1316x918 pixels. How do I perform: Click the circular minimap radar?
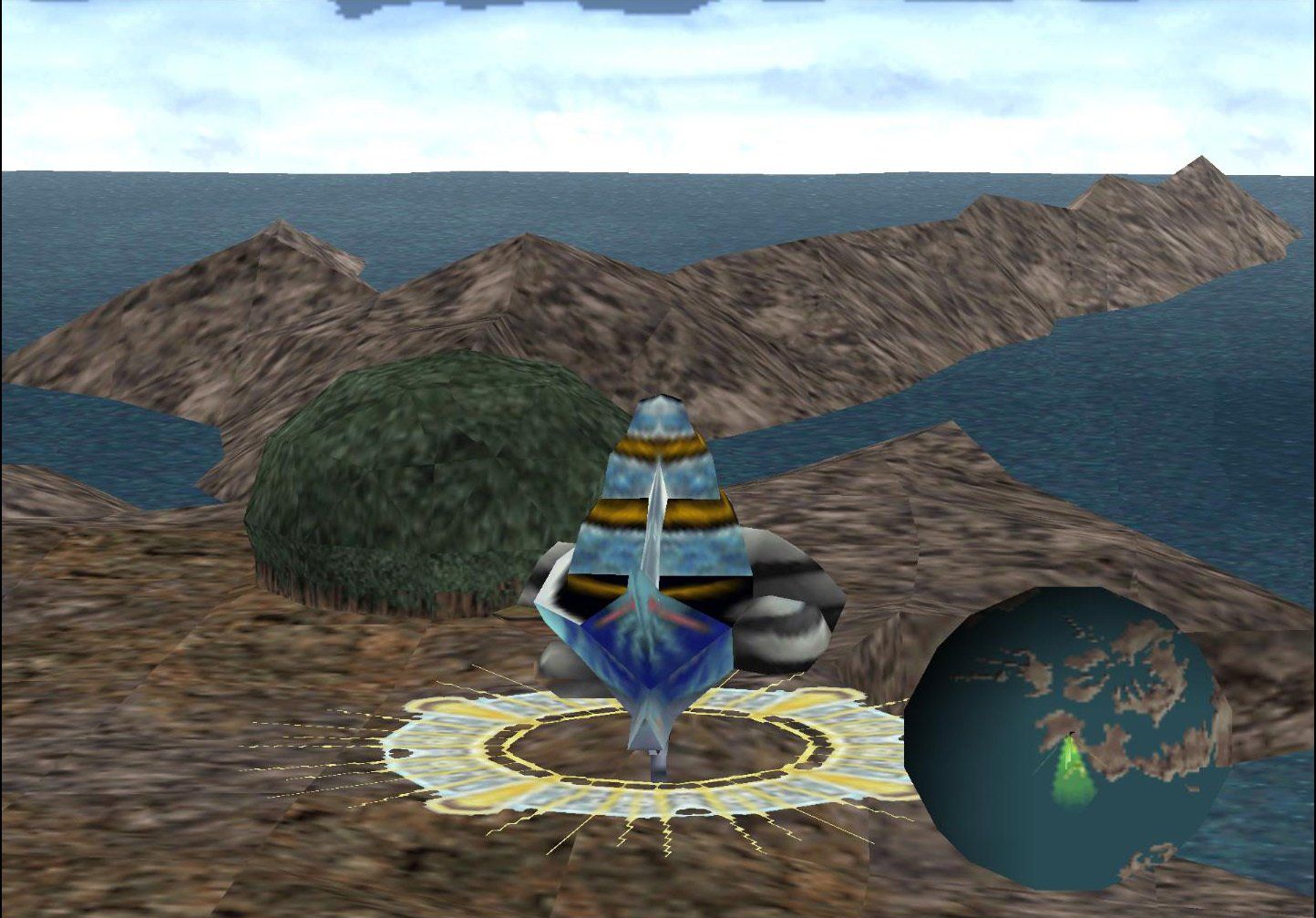(1075, 738)
